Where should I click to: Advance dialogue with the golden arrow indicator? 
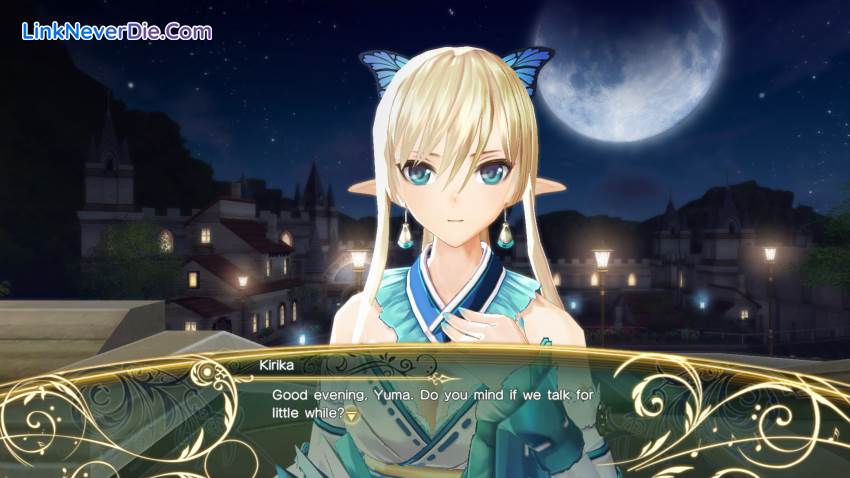[352, 415]
